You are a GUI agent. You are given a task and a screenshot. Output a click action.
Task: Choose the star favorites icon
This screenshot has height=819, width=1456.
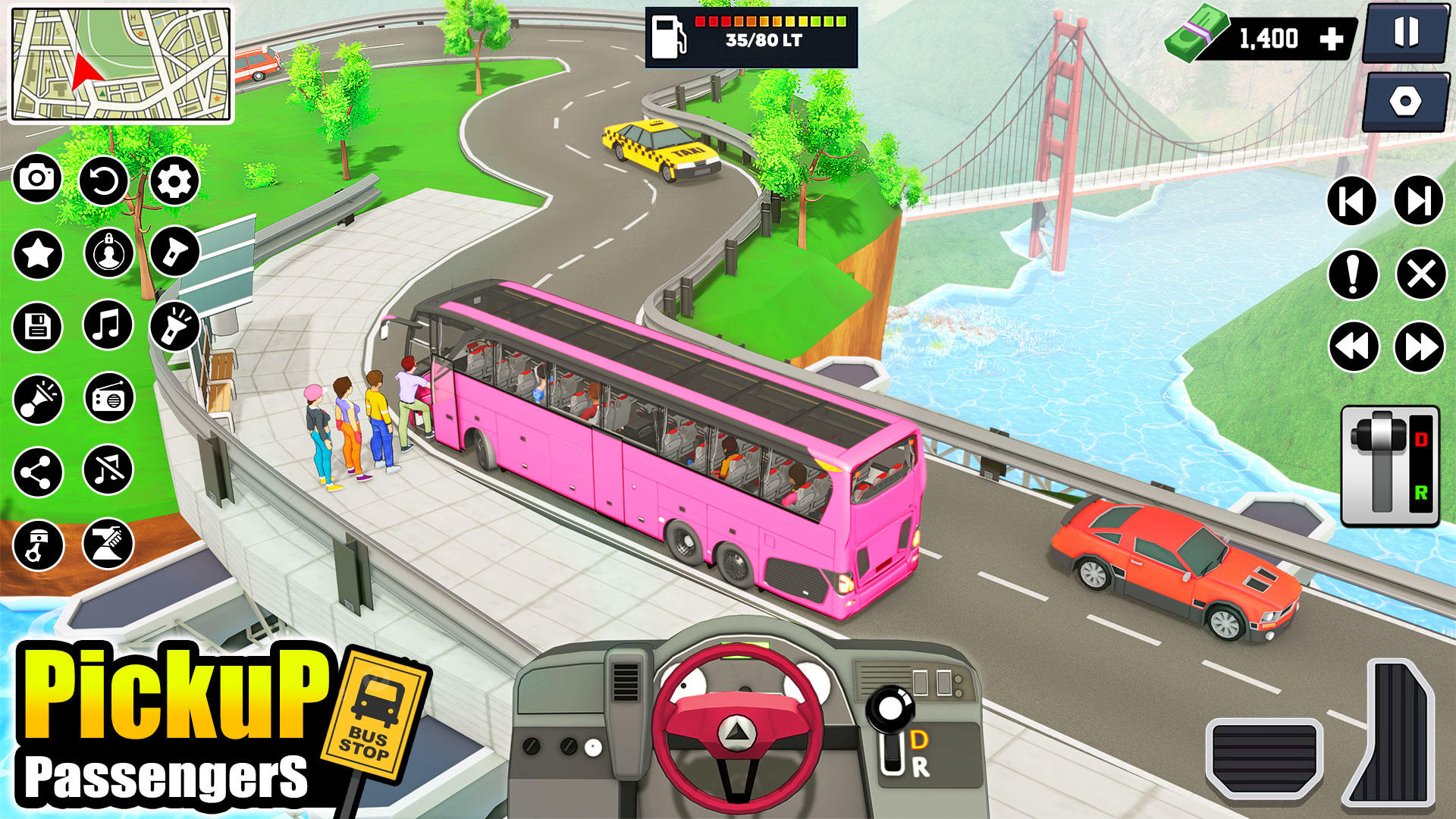click(37, 253)
